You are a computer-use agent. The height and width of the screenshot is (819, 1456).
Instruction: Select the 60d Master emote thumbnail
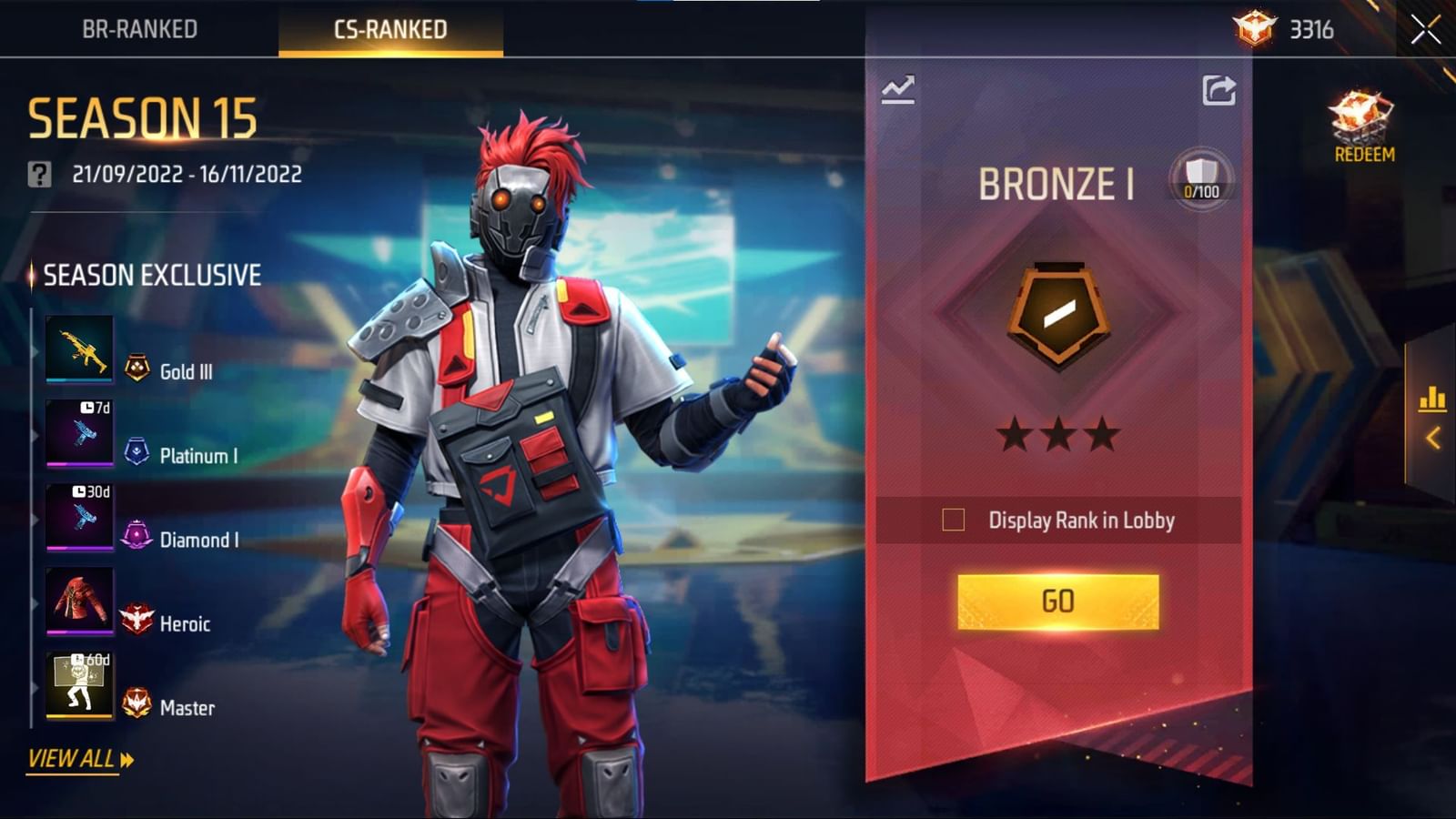click(80, 686)
